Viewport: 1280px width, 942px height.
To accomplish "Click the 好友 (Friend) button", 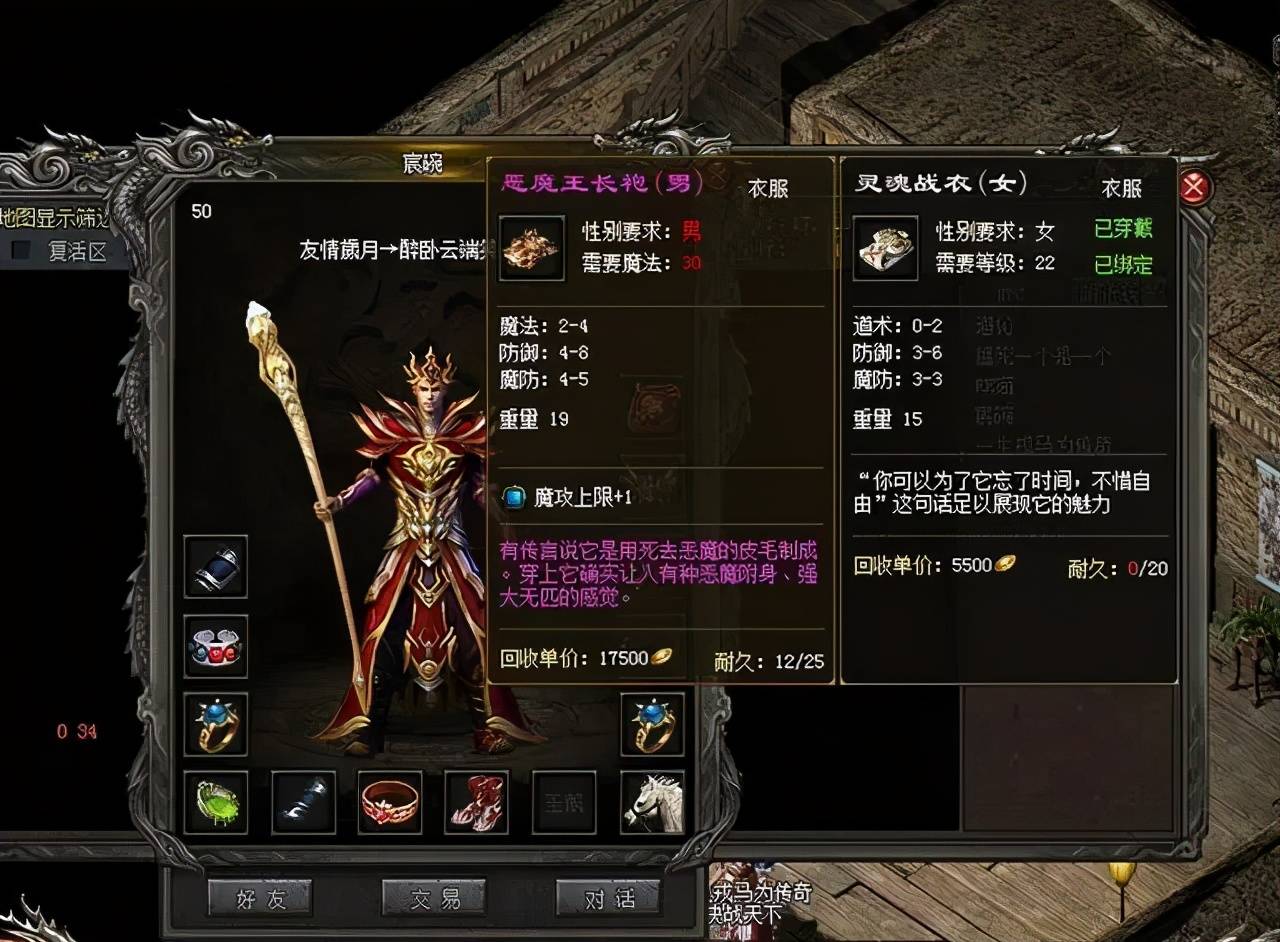I will pos(260,897).
